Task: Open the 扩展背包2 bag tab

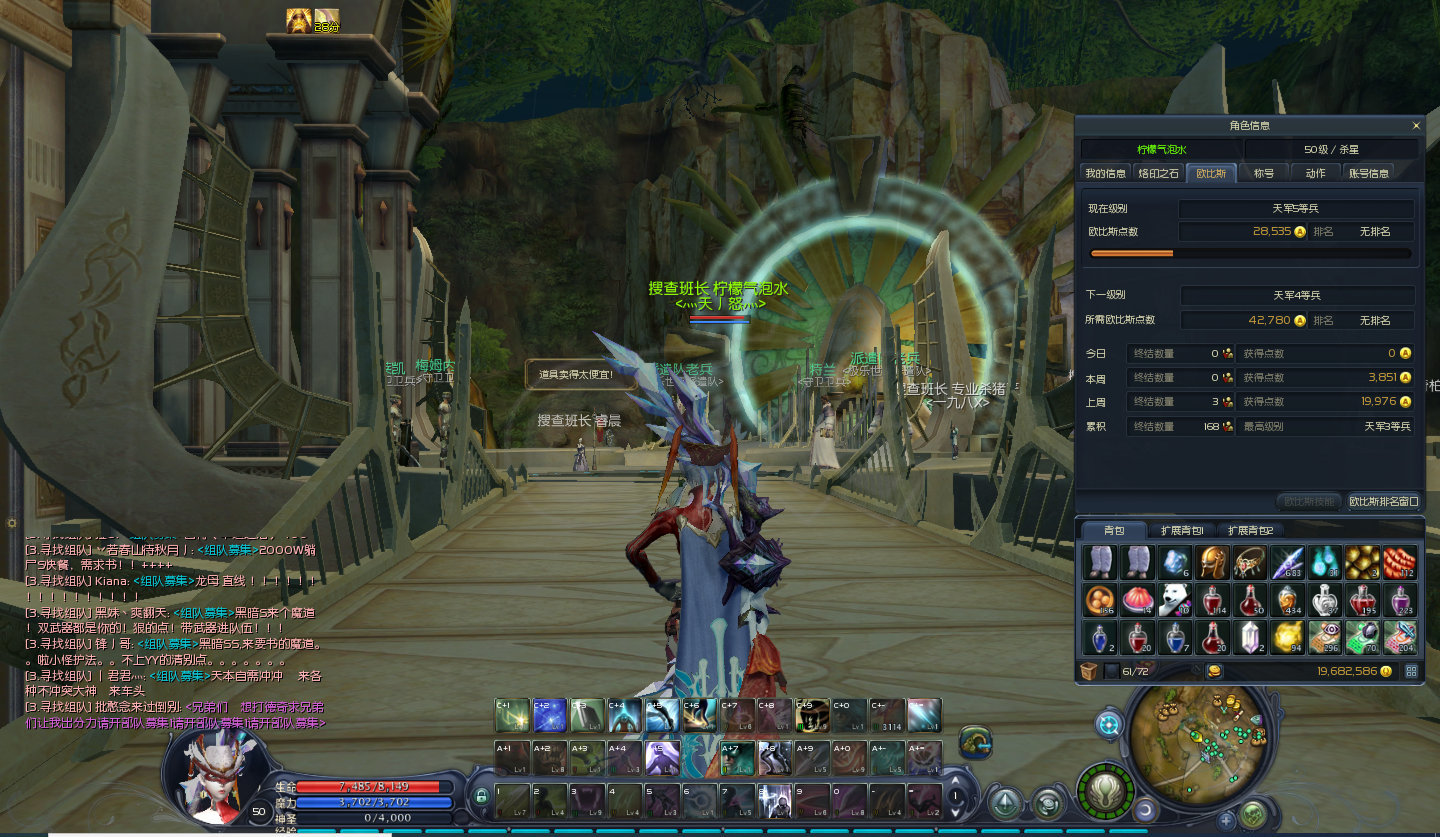Action: (x=1250, y=530)
